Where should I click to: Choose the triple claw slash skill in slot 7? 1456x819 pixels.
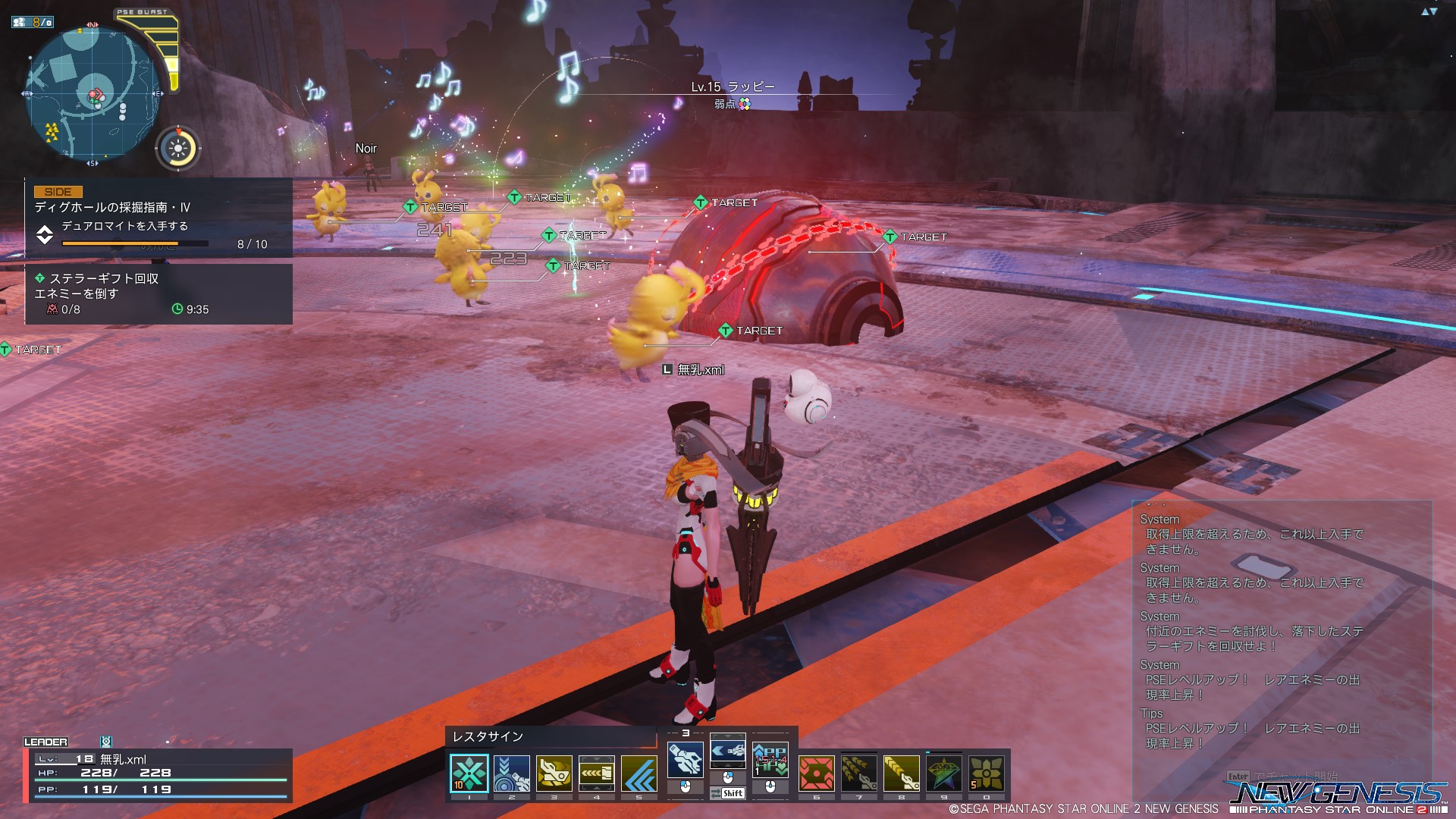[859, 773]
